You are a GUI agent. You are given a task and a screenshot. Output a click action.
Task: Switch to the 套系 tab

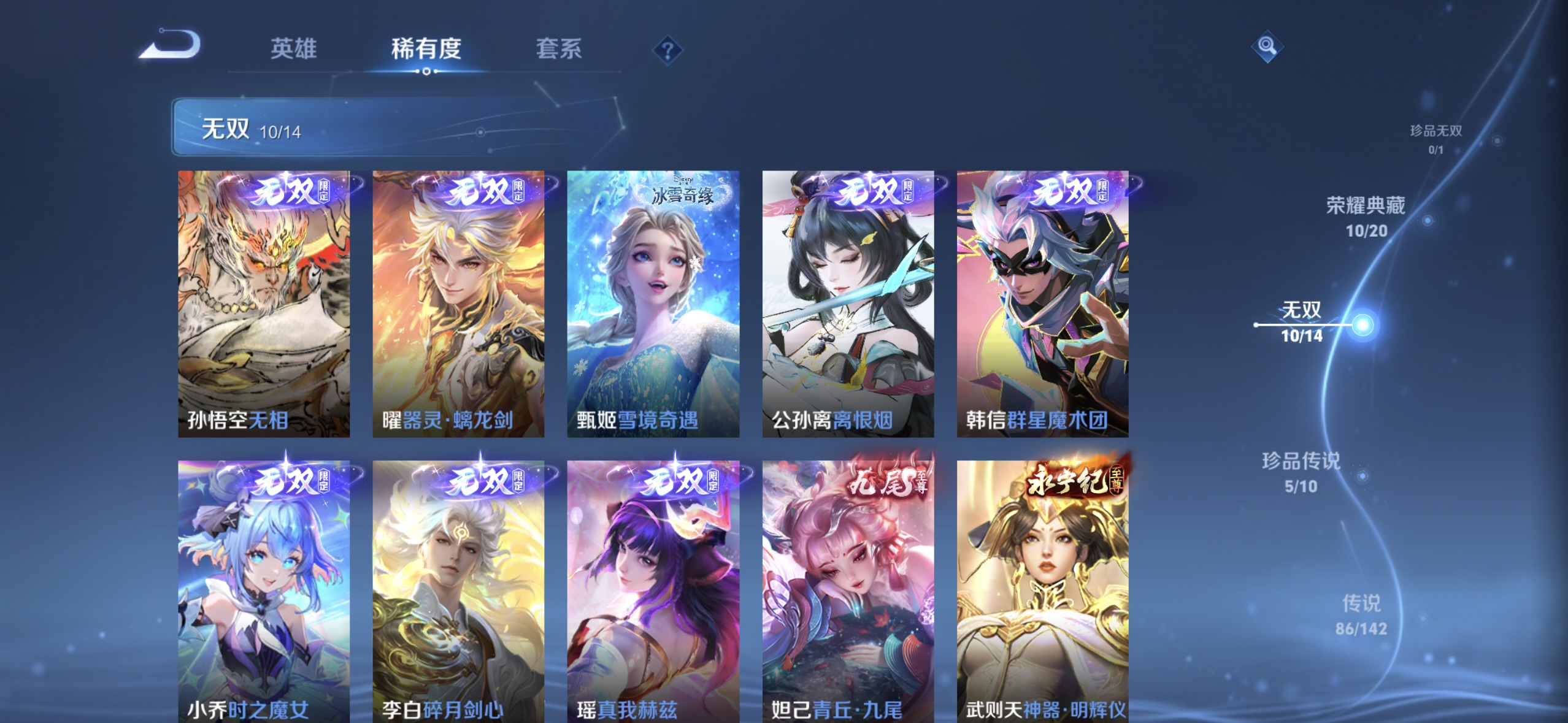pos(559,50)
